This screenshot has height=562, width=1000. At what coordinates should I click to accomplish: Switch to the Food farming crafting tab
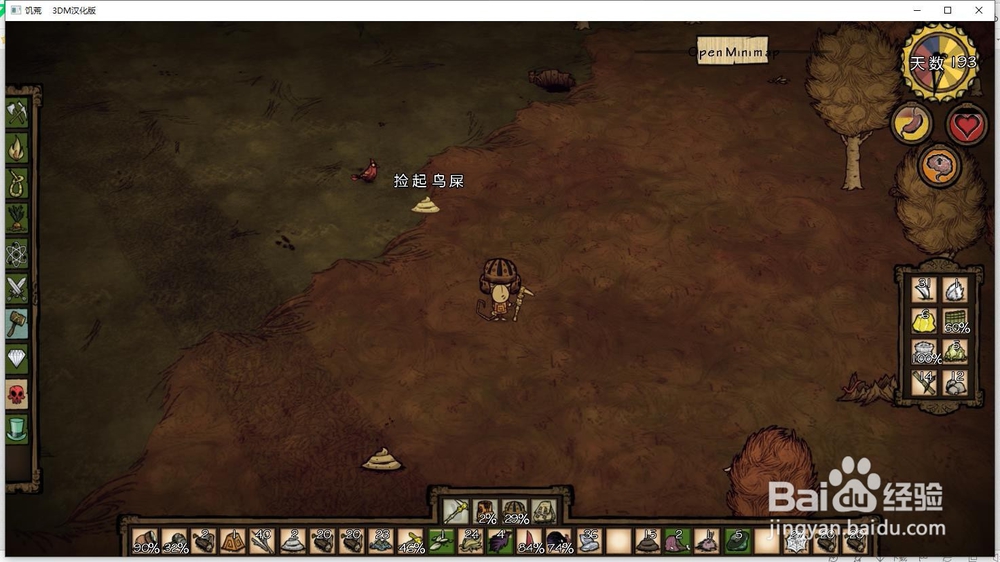point(17,218)
